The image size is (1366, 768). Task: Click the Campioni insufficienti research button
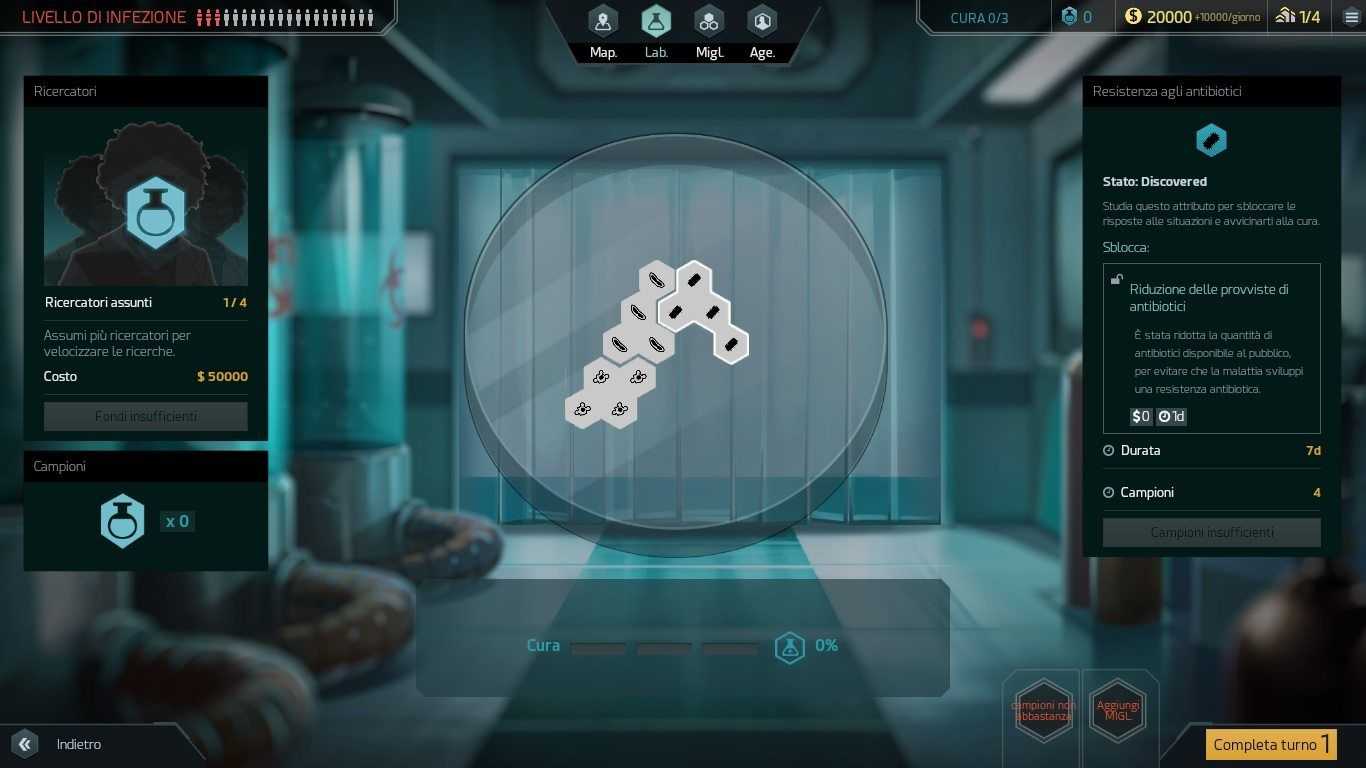(x=1211, y=532)
